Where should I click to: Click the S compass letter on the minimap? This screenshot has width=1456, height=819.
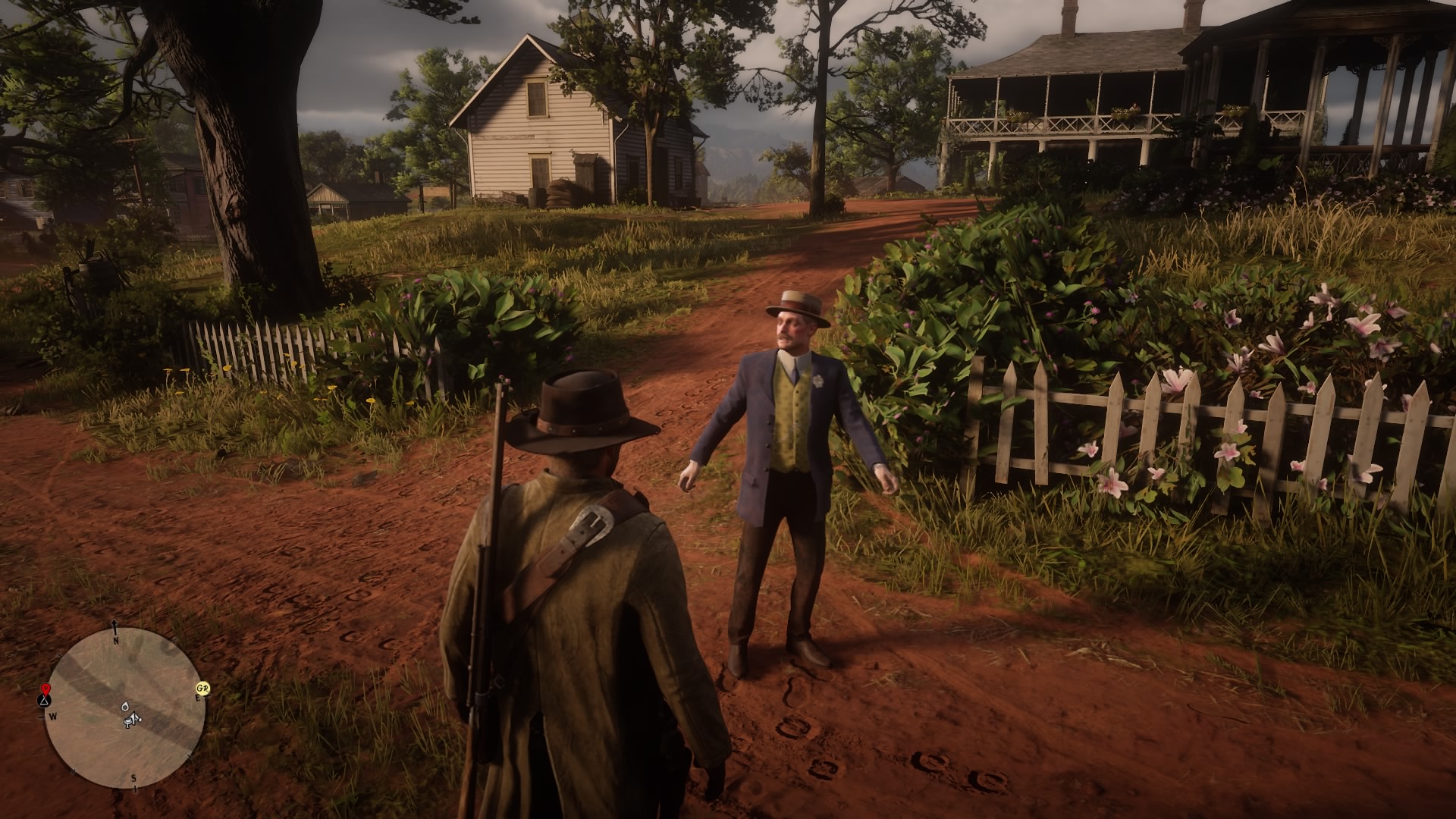(133, 778)
